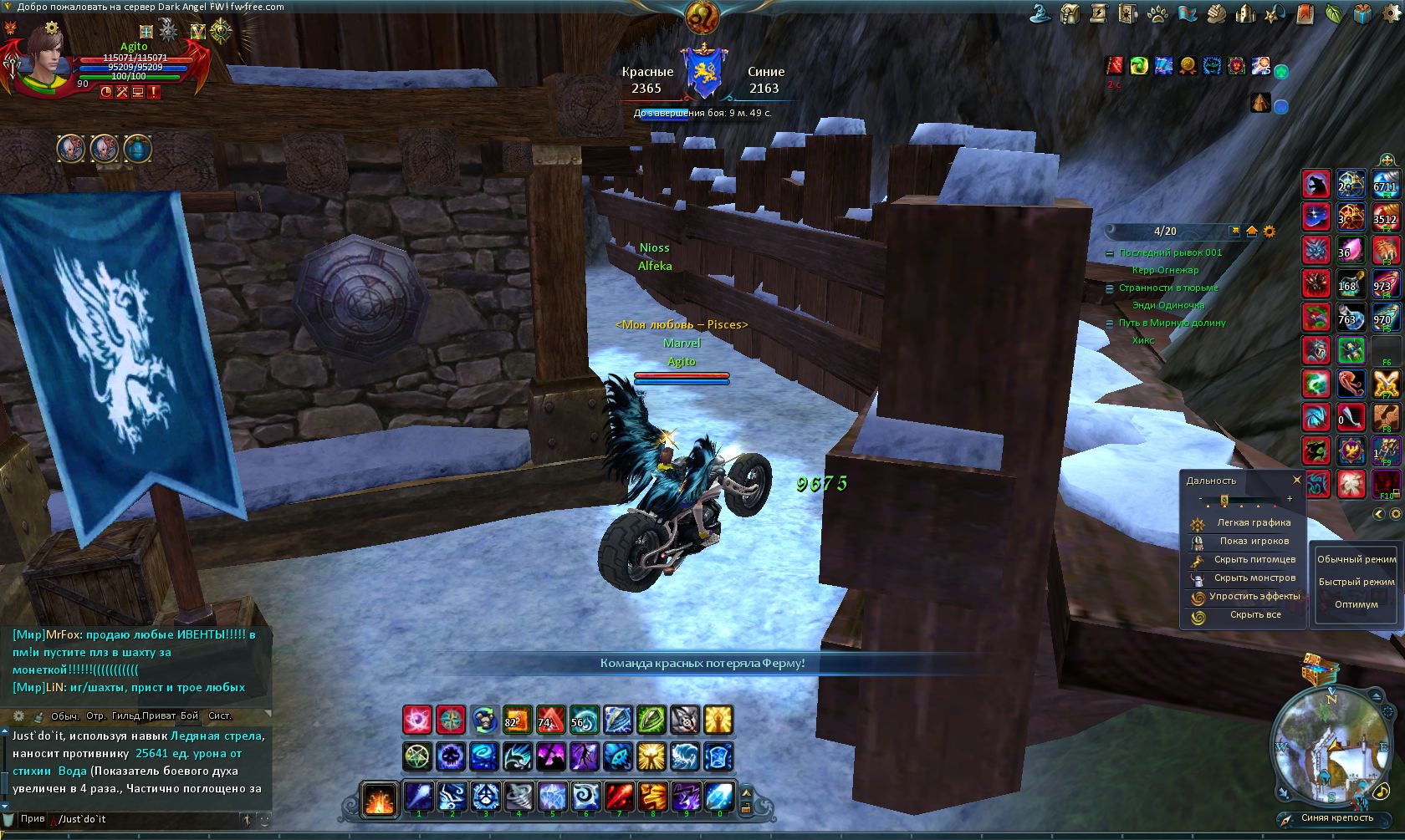Choose Скрыть монстров option
The width and height of the screenshot is (1405, 840).
[1254, 578]
